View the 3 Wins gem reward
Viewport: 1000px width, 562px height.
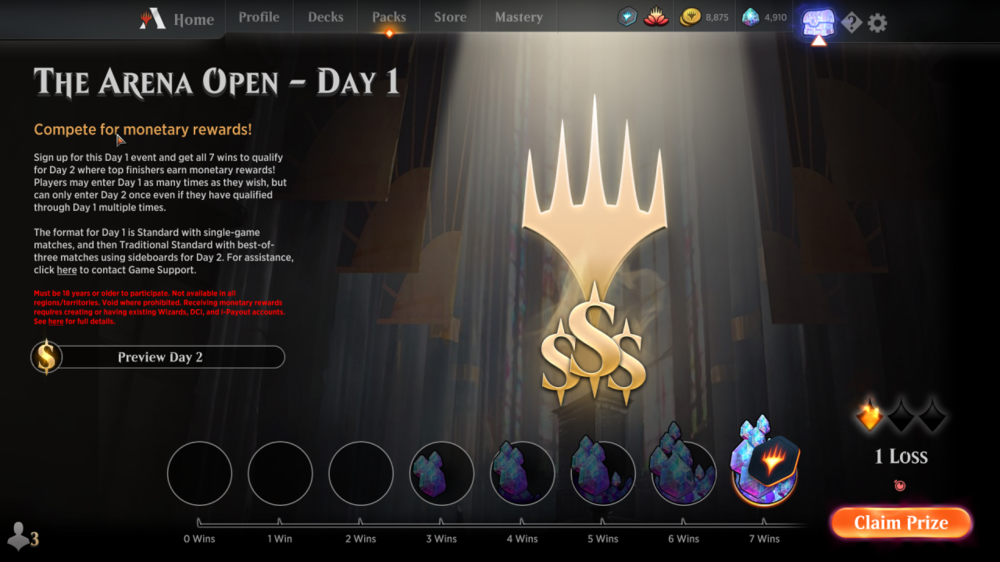pos(441,473)
